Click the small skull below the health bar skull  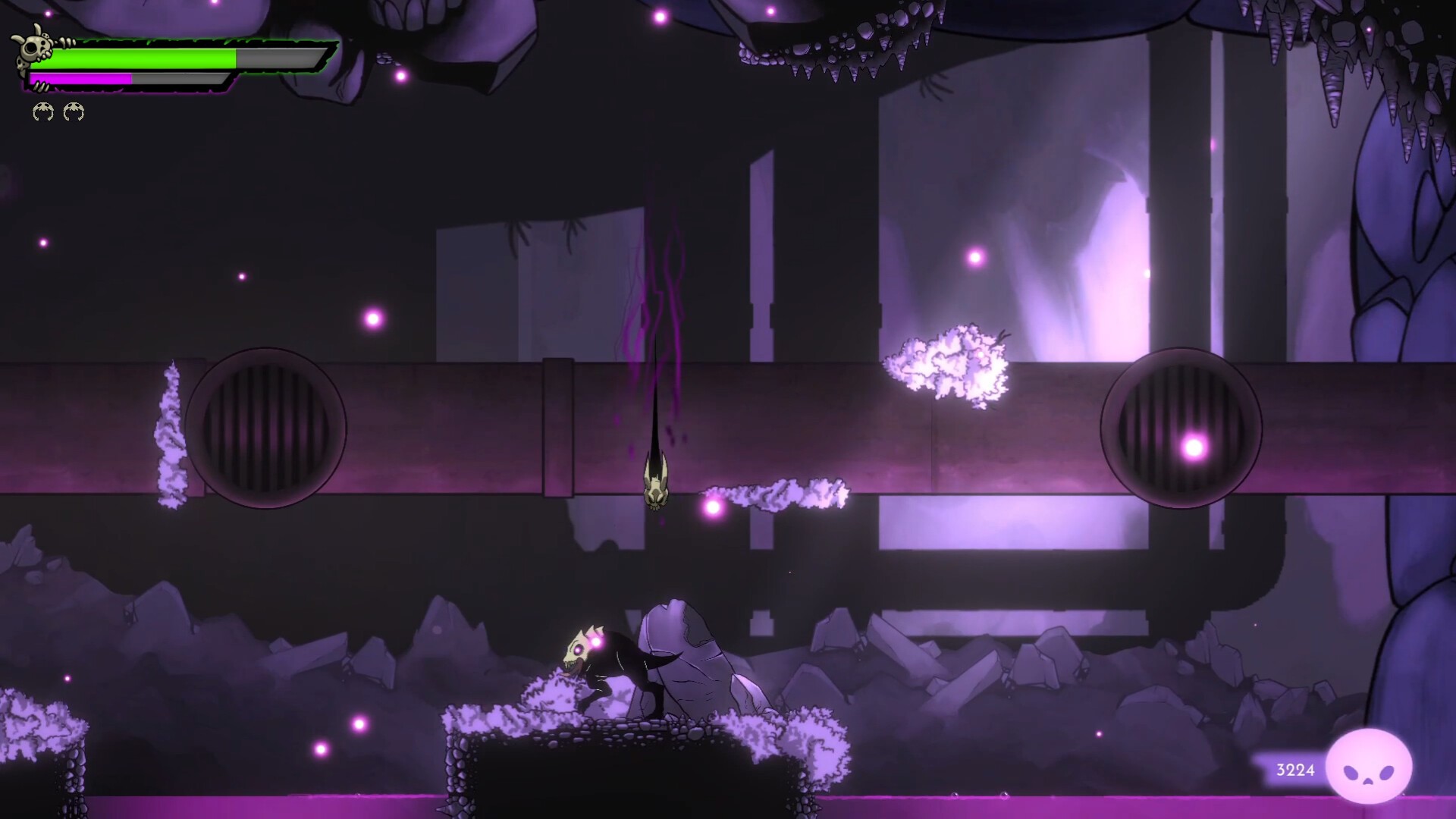click(x=20, y=64)
